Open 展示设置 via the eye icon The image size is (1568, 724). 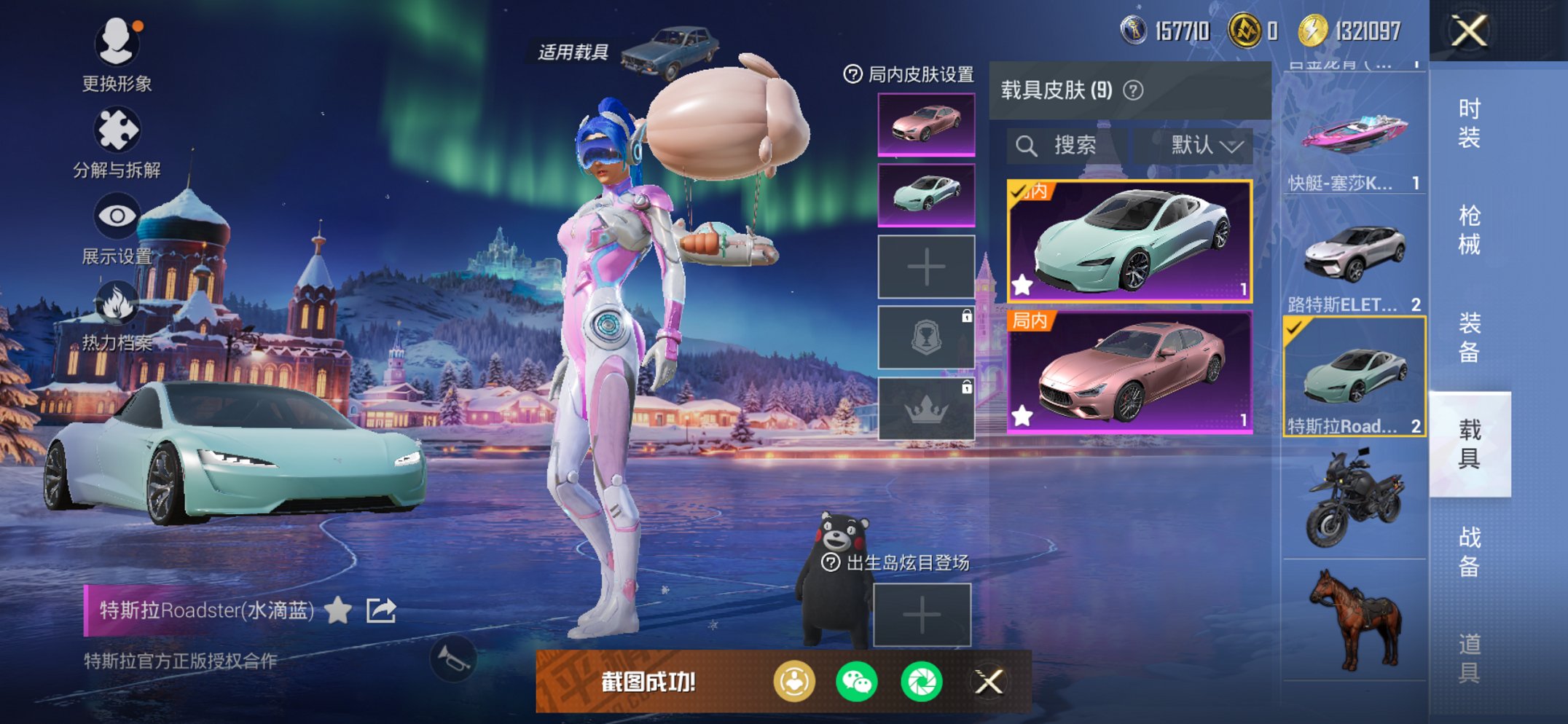(x=117, y=215)
